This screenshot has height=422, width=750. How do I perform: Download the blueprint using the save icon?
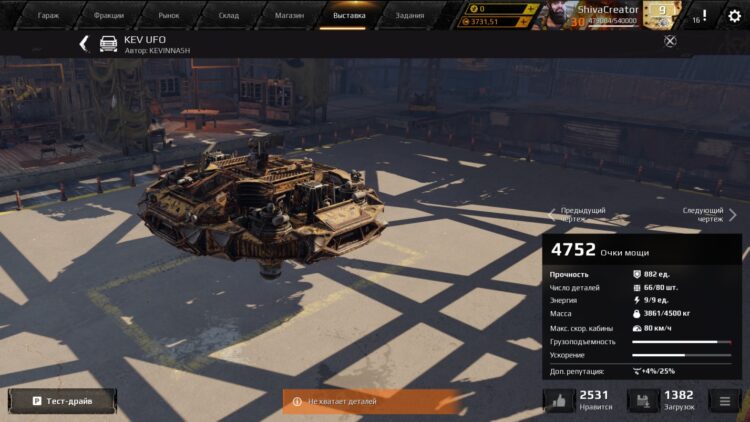point(643,401)
